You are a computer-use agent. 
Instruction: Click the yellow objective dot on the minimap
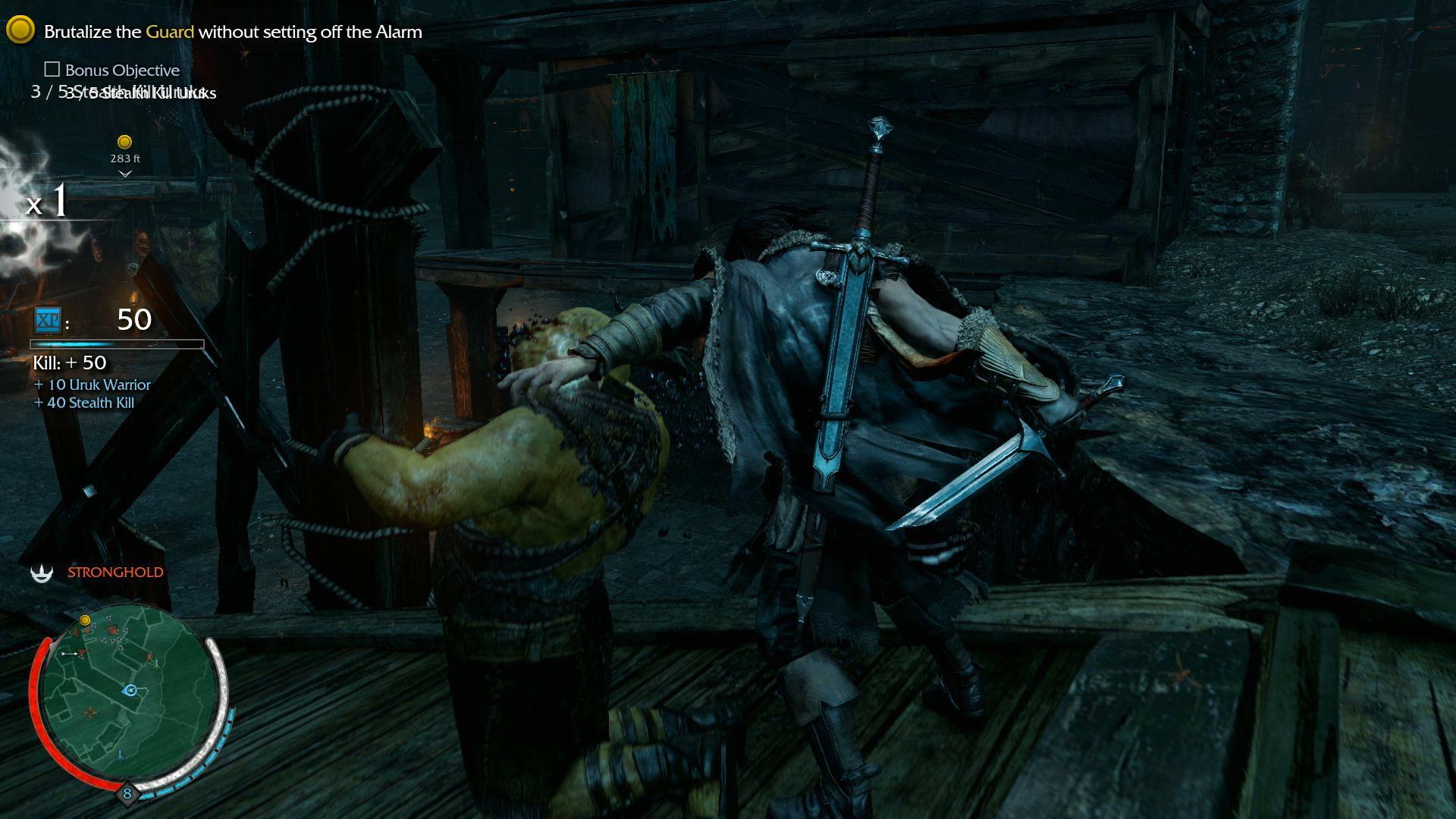click(85, 620)
